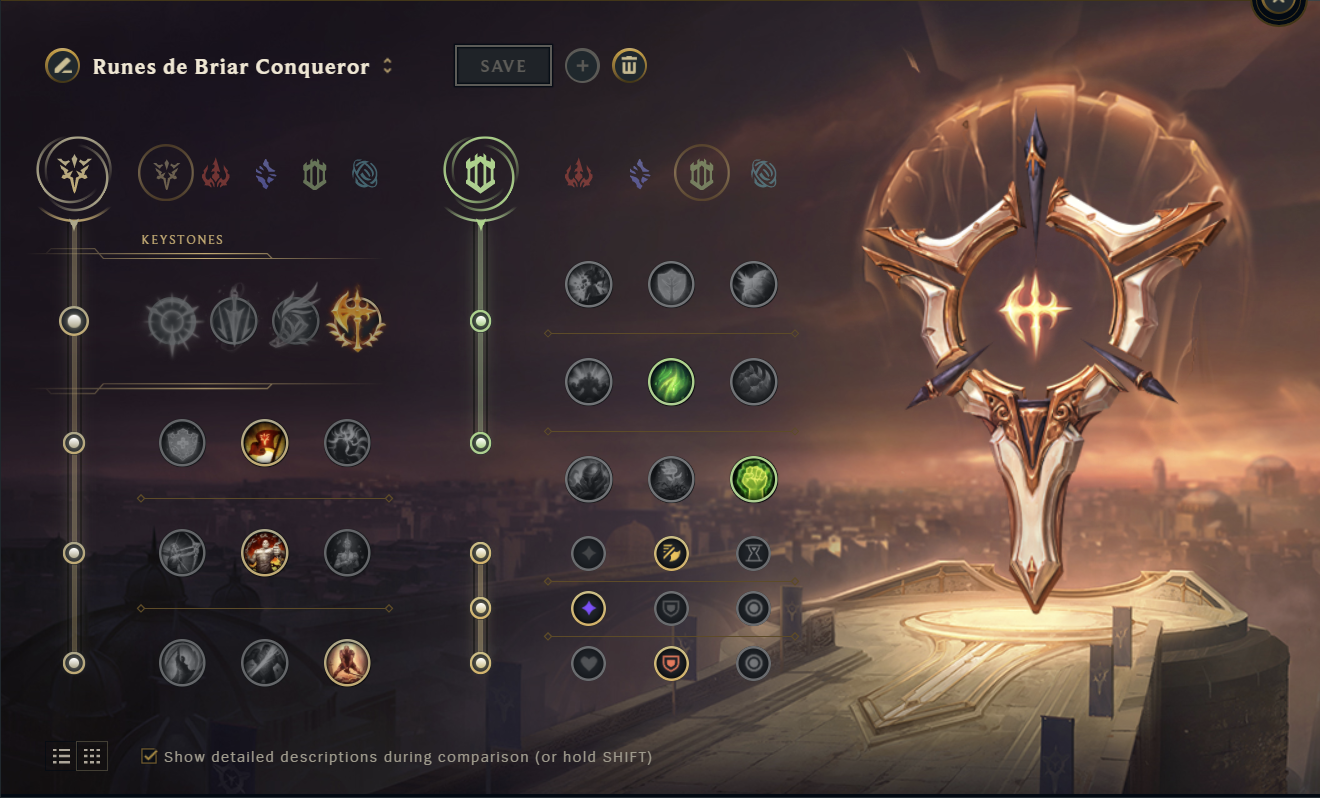Uncheck show detailed descriptions during comparison
This screenshot has width=1320, height=798.
[x=150, y=757]
